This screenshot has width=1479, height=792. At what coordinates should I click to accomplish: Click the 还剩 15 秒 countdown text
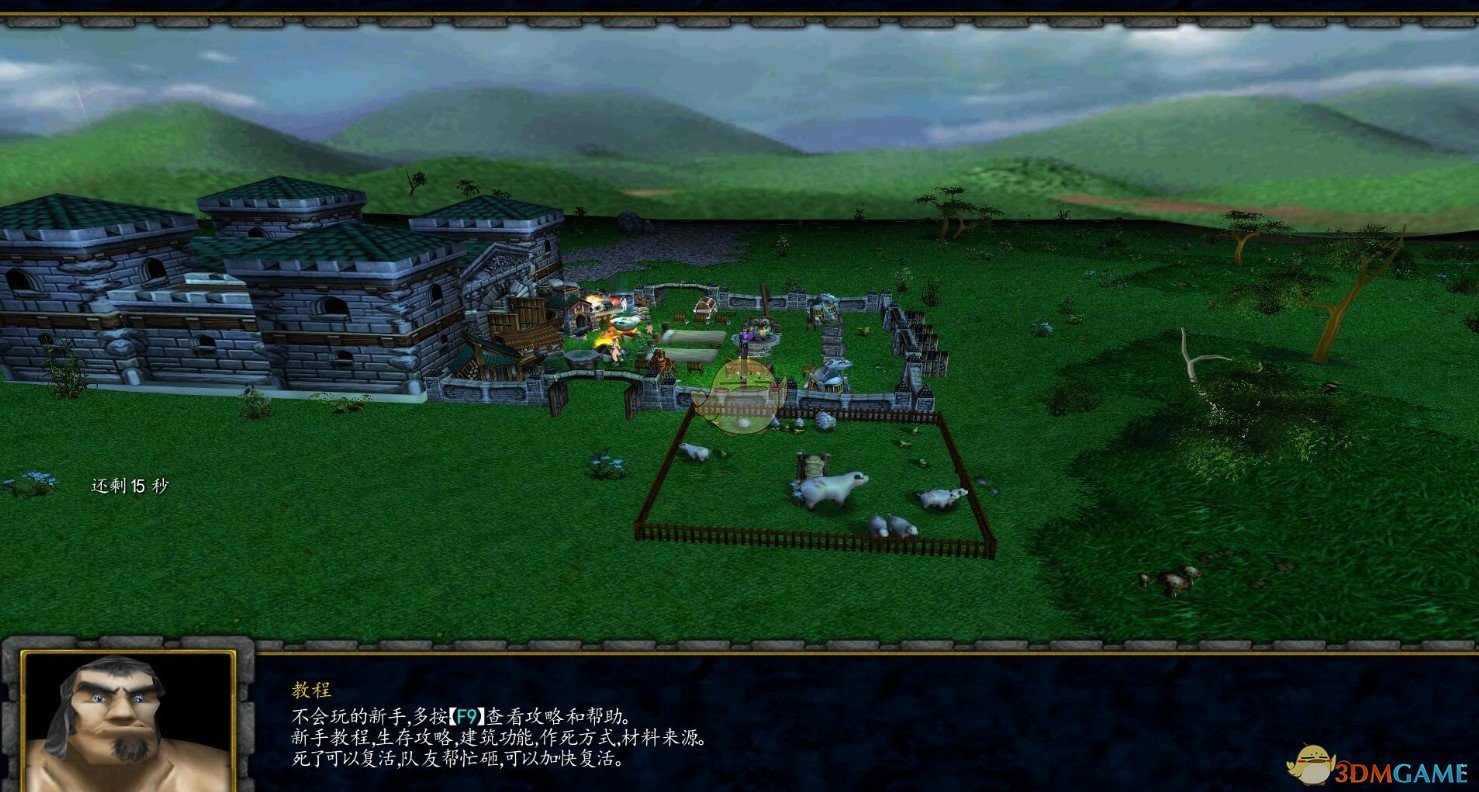point(130,484)
